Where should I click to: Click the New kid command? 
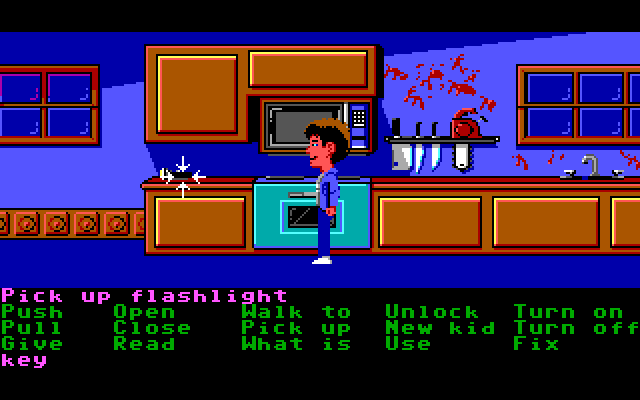point(432,328)
